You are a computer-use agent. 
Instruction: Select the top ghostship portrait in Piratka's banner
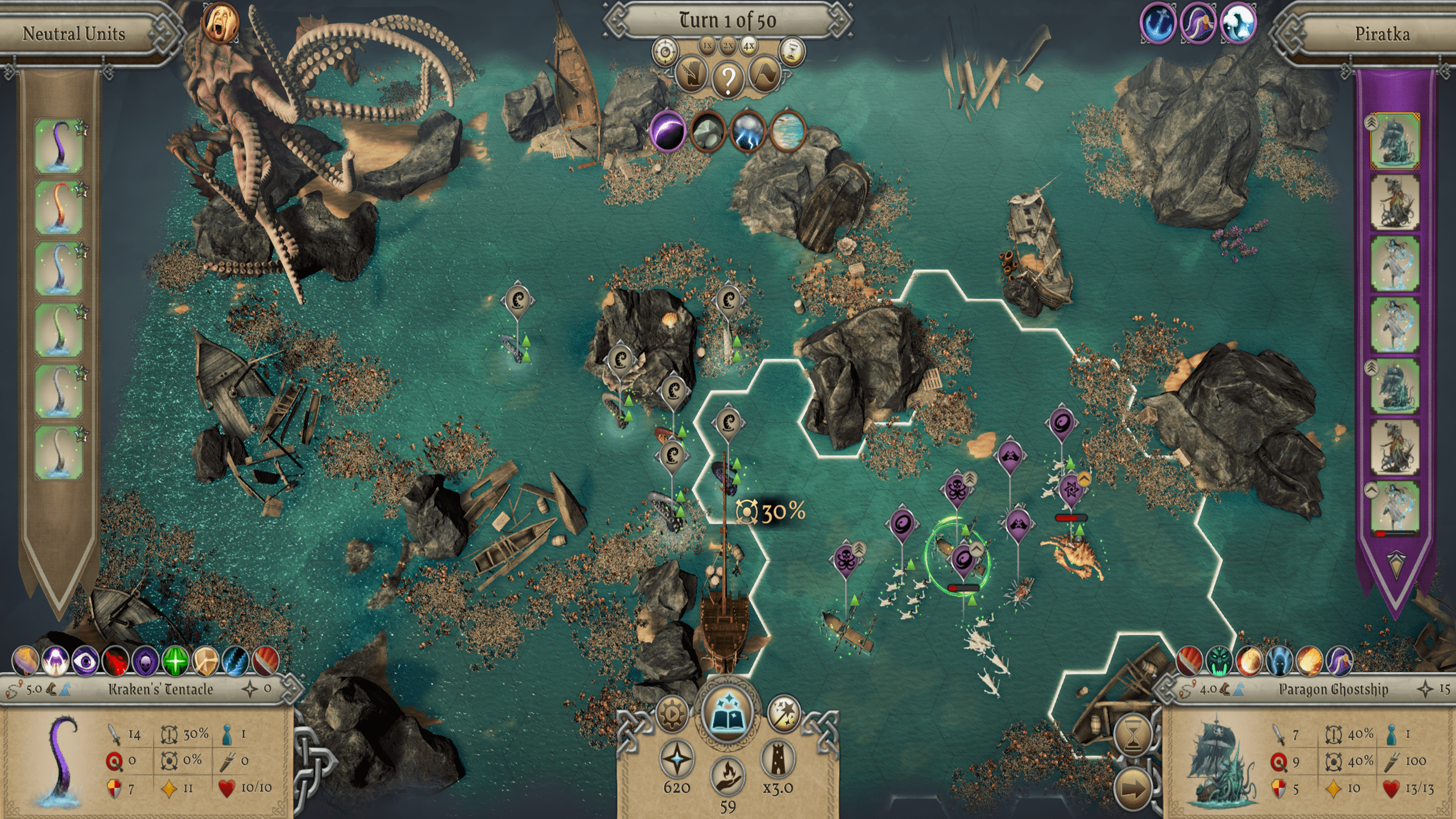tap(1394, 142)
